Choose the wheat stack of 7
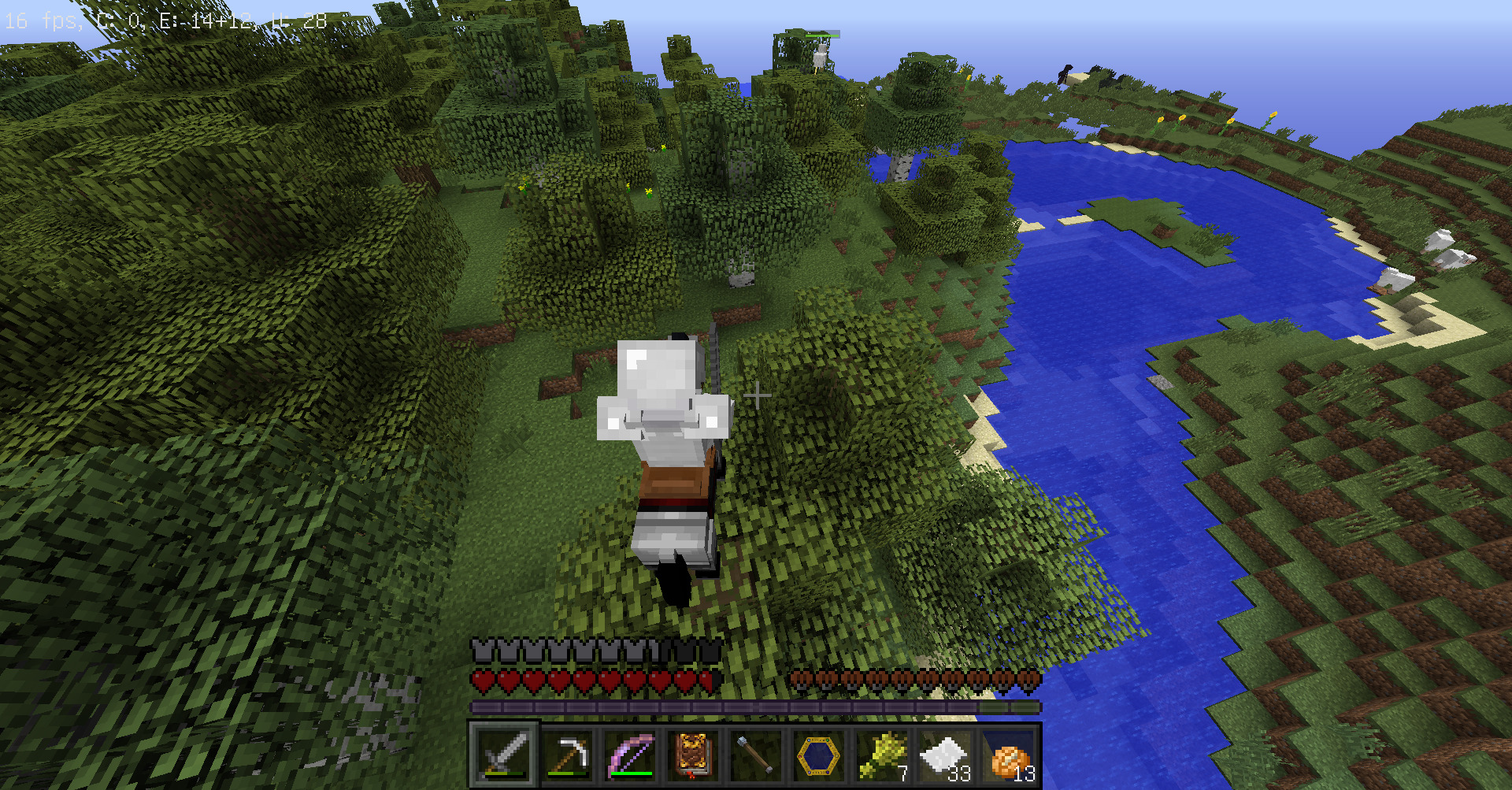 pos(882,755)
